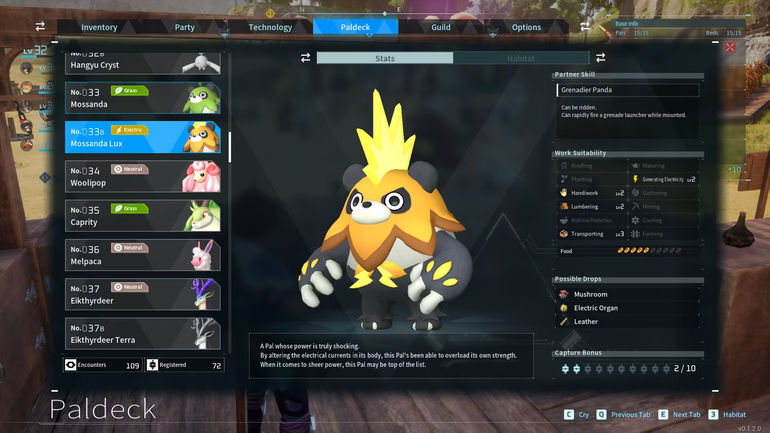Open the Options tab
770x433 pixels.
click(526, 27)
